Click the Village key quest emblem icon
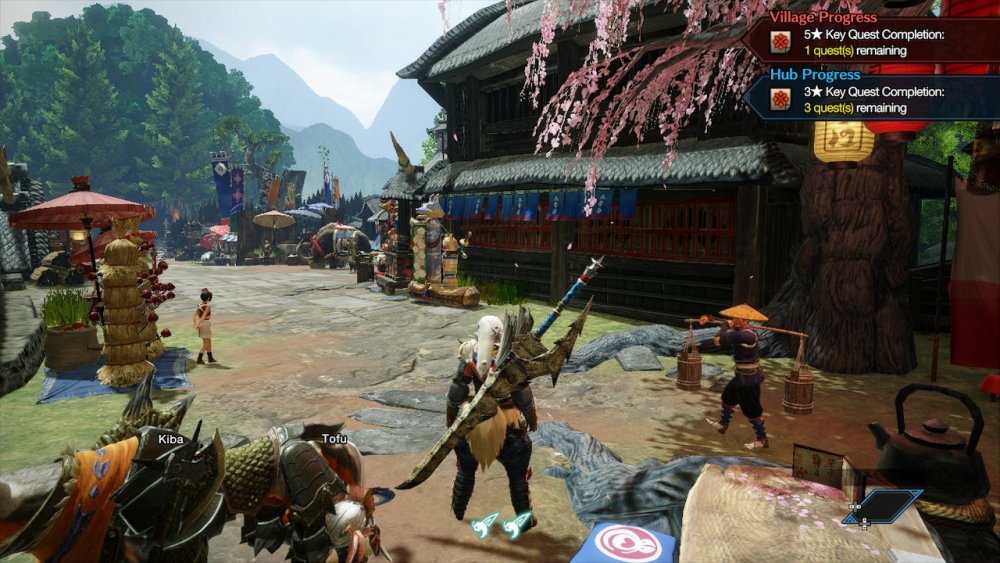The width and height of the screenshot is (1000, 563). (781, 42)
